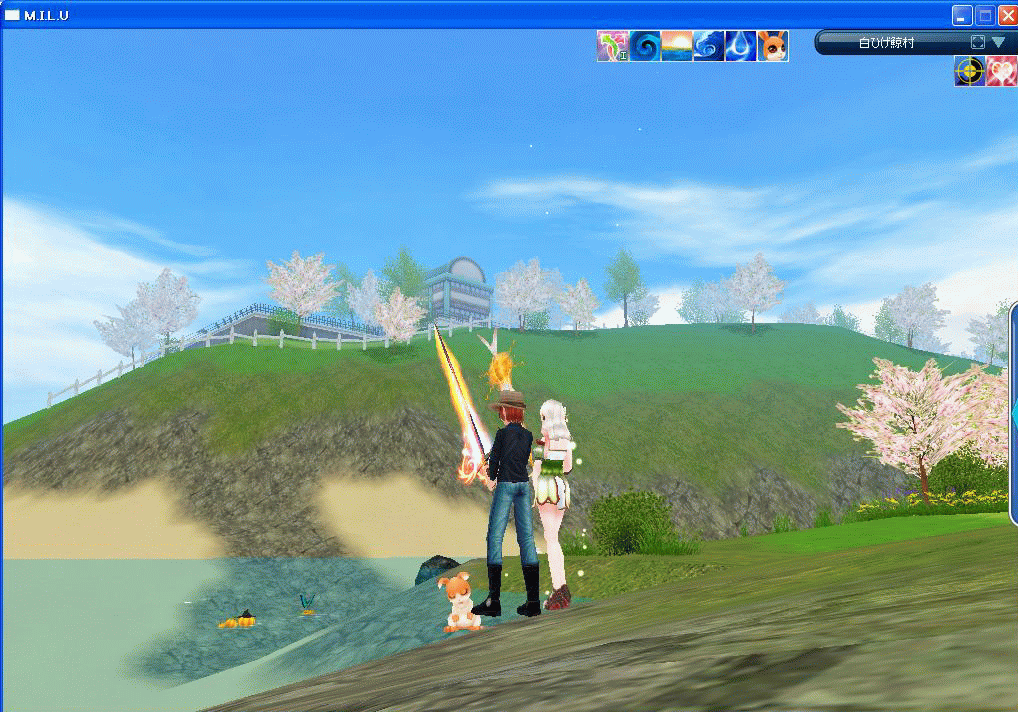Open the pink heart icon
This screenshot has height=712, width=1018.
pos(1001,71)
